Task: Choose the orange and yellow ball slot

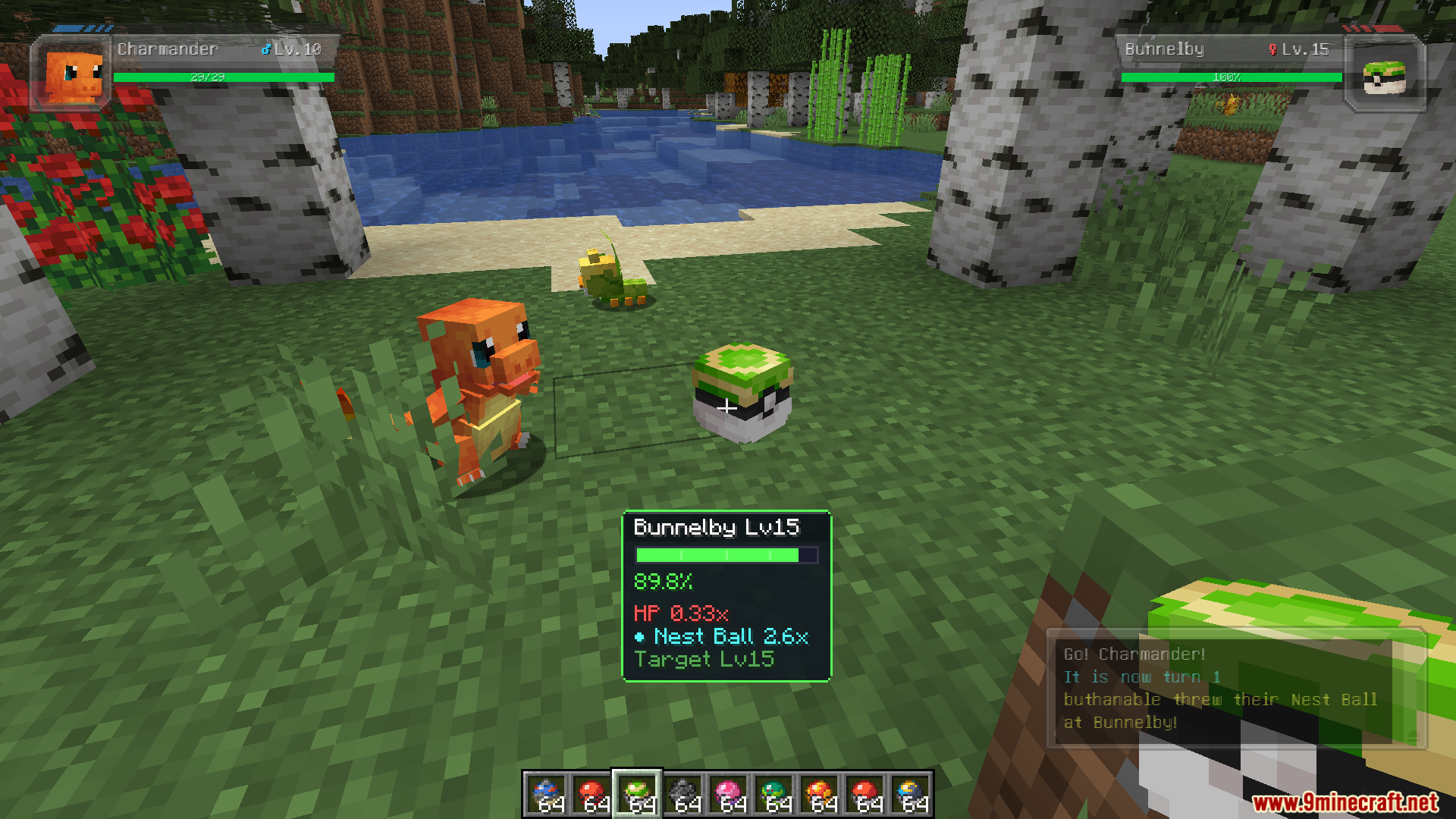Action: click(x=819, y=795)
